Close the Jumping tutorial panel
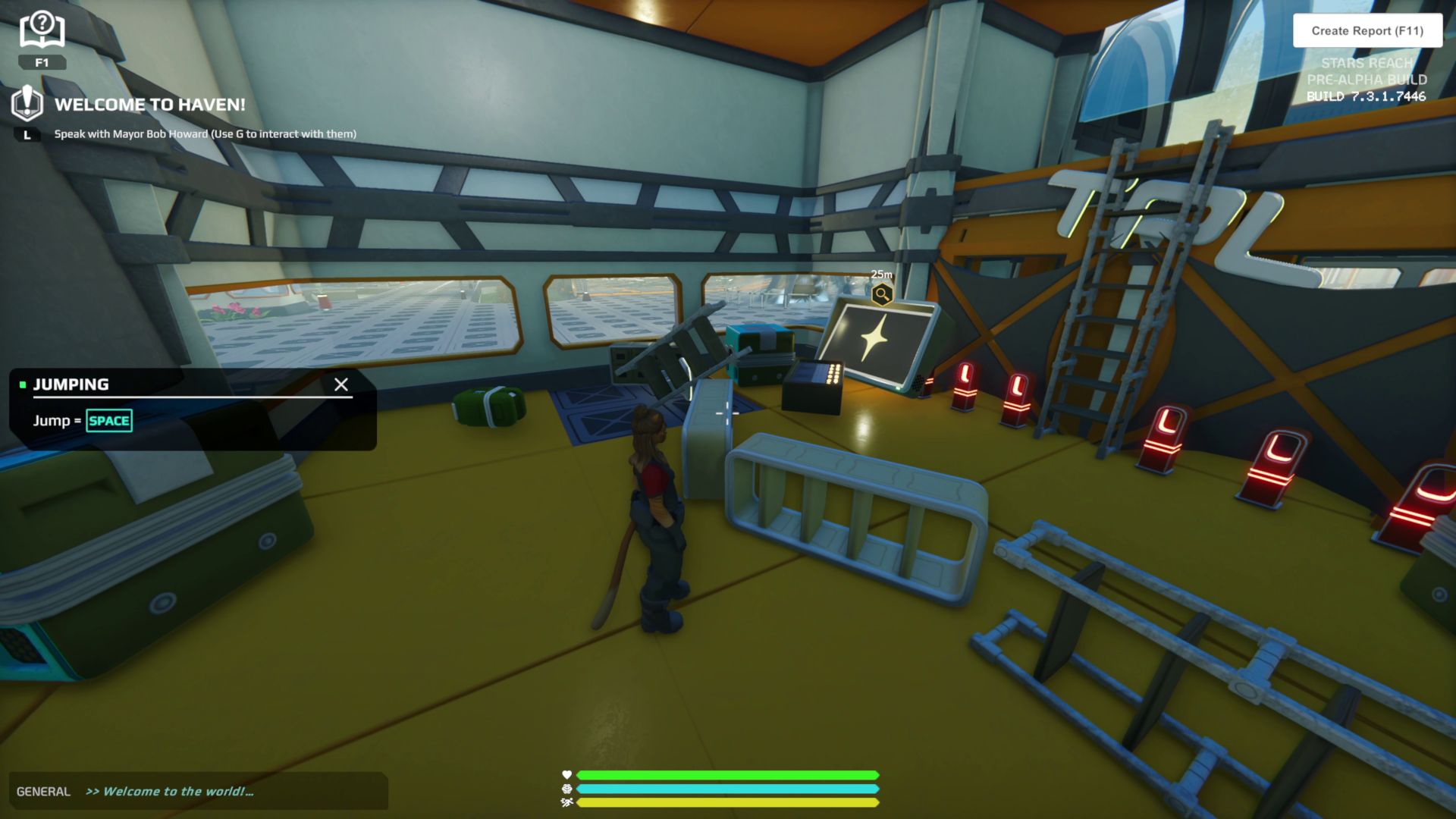Screen dimensions: 1456x819 341,384
